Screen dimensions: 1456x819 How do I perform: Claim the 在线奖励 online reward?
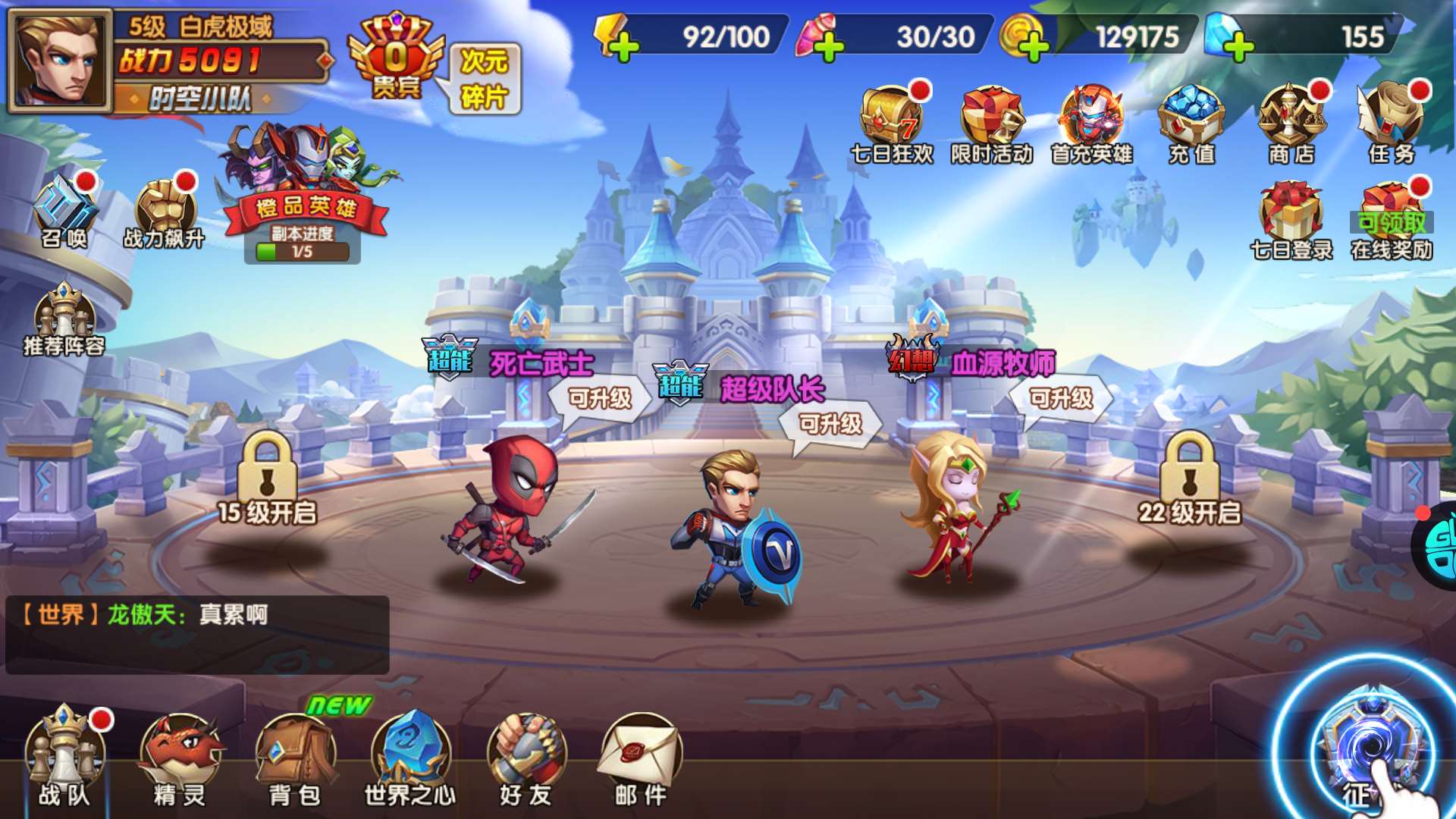pyautogui.click(x=1391, y=220)
